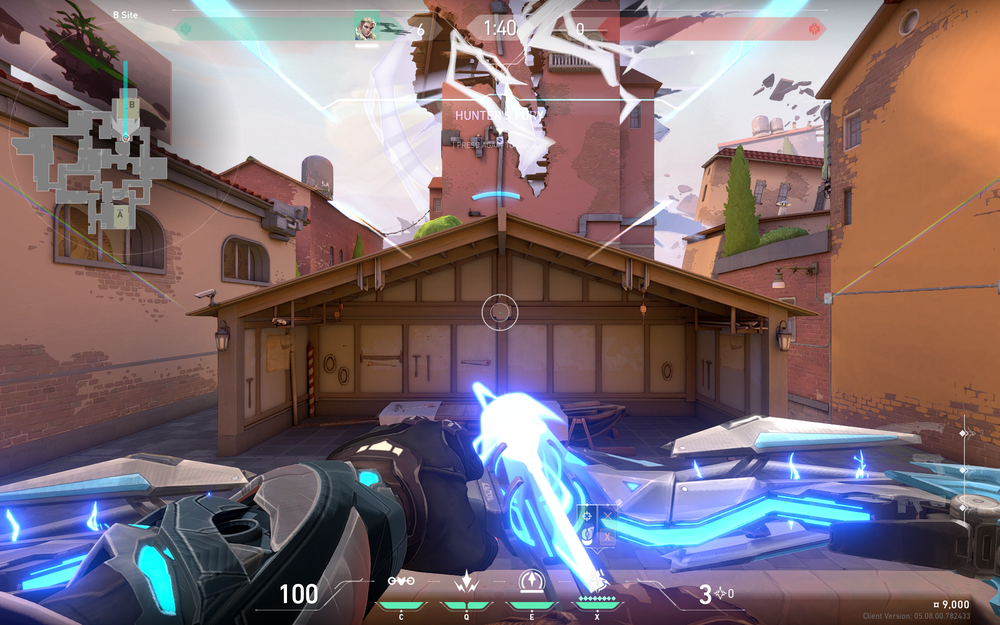This screenshot has height=625, width=1000.
Task: Select the Owl Drone ability icon
Action: point(401,582)
